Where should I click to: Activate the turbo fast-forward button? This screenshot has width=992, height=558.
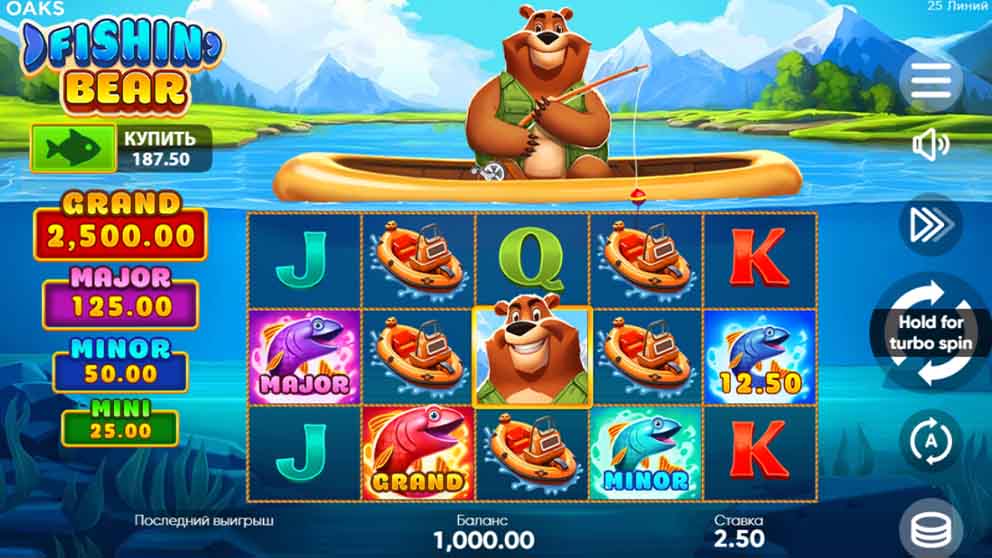pyautogui.click(x=930, y=226)
